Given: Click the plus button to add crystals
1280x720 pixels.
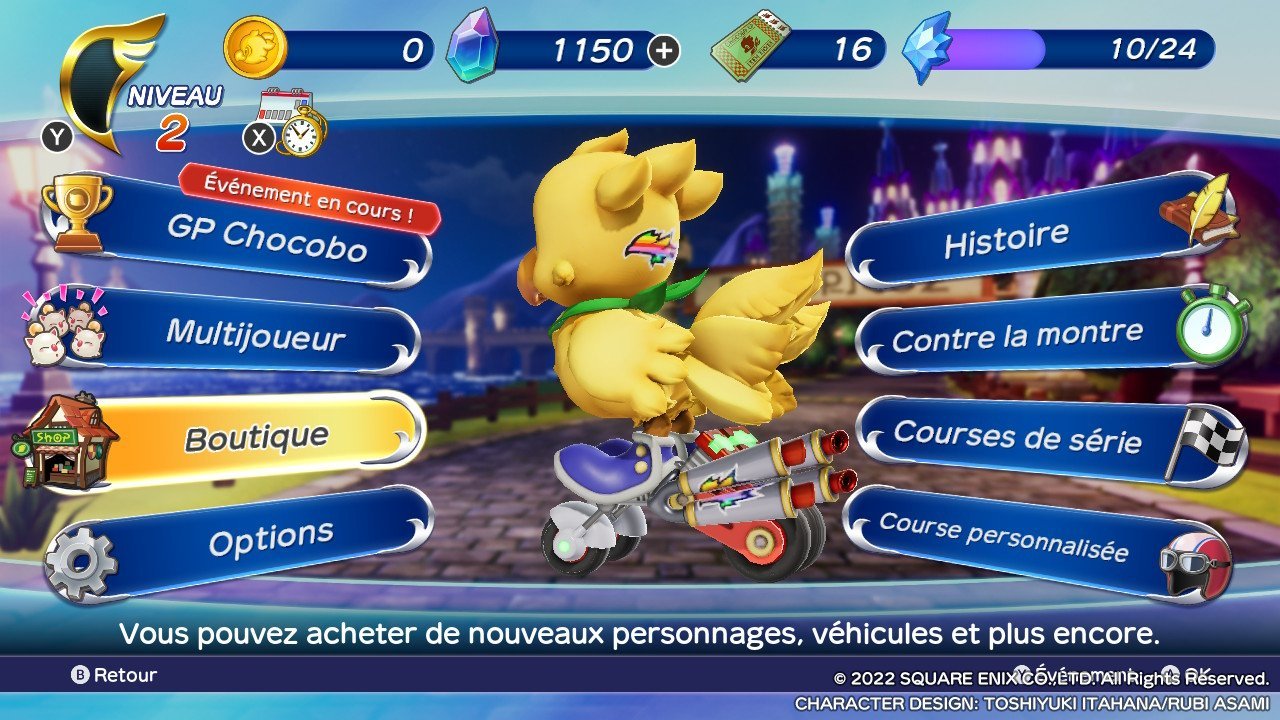Looking at the screenshot, I should (x=664, y=51).
